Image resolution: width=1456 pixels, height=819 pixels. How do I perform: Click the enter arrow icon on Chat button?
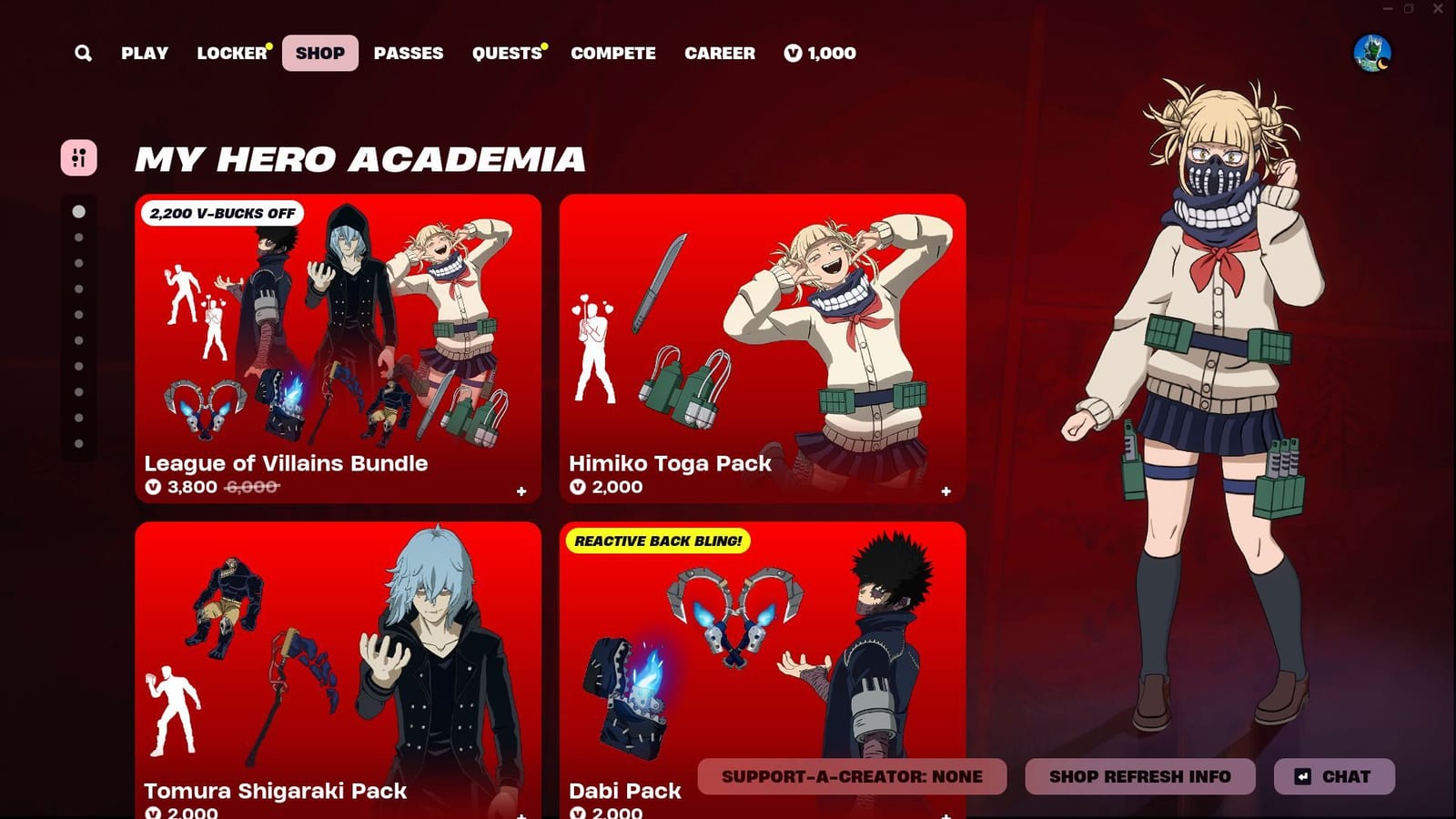1303,776
